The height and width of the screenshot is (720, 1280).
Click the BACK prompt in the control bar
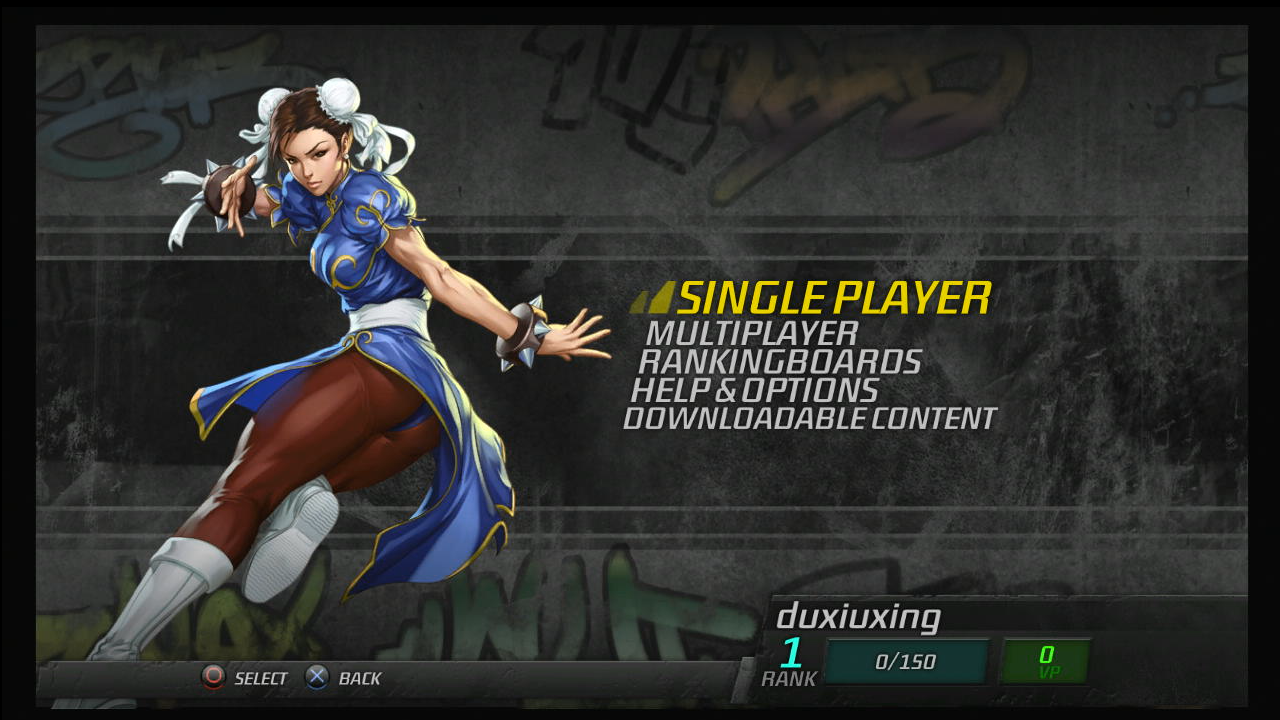point(362,678)
